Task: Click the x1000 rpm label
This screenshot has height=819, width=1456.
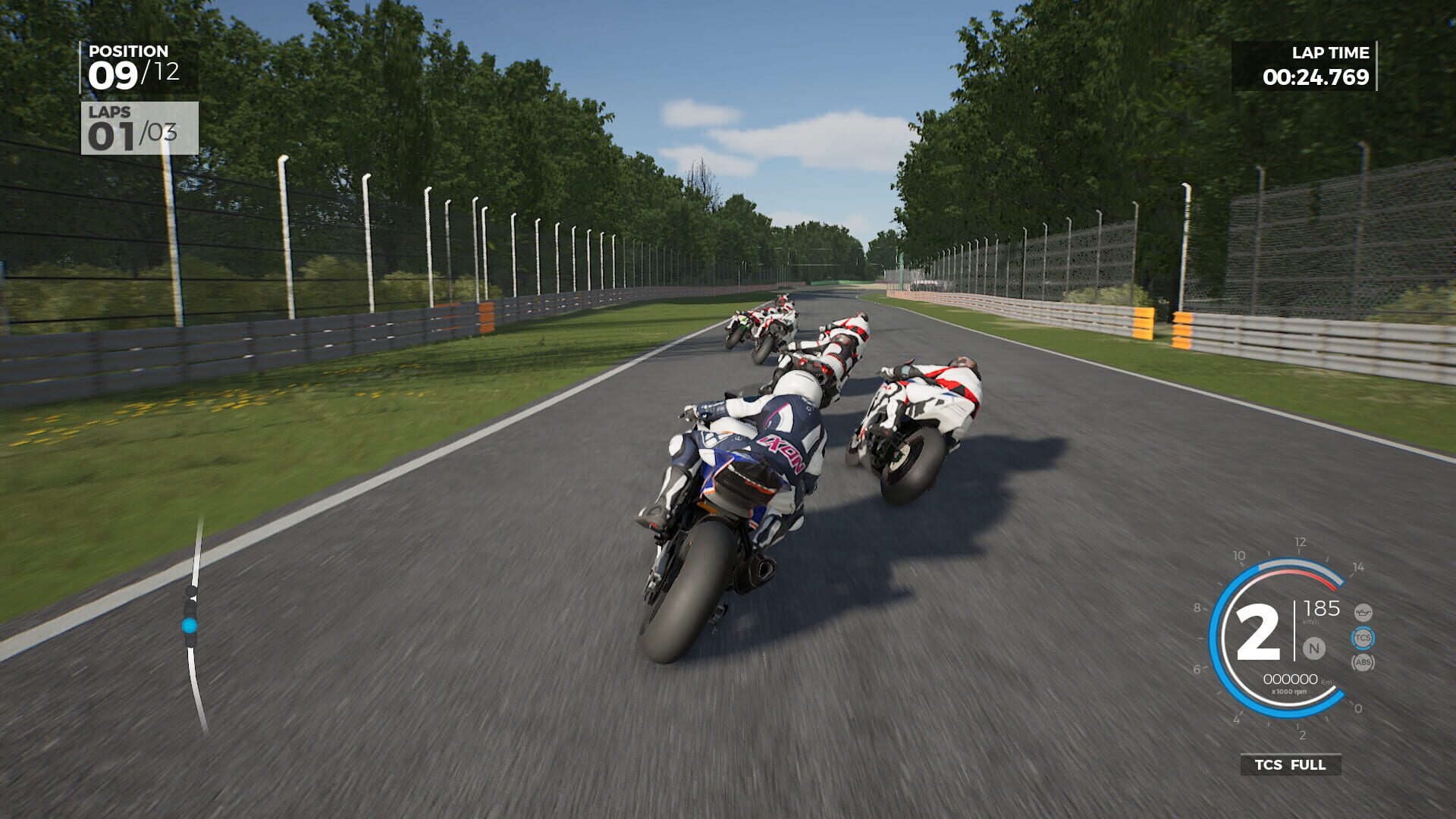Action: click(1289, 691)
